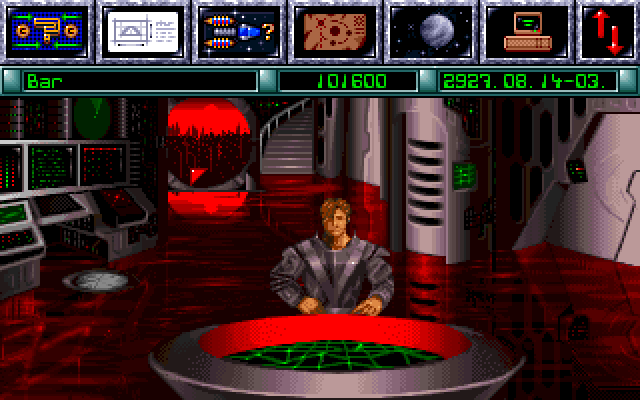Viewport: 640px width, 400px height.
Task: Open the red-brown map panel
Action: (332, 32)
